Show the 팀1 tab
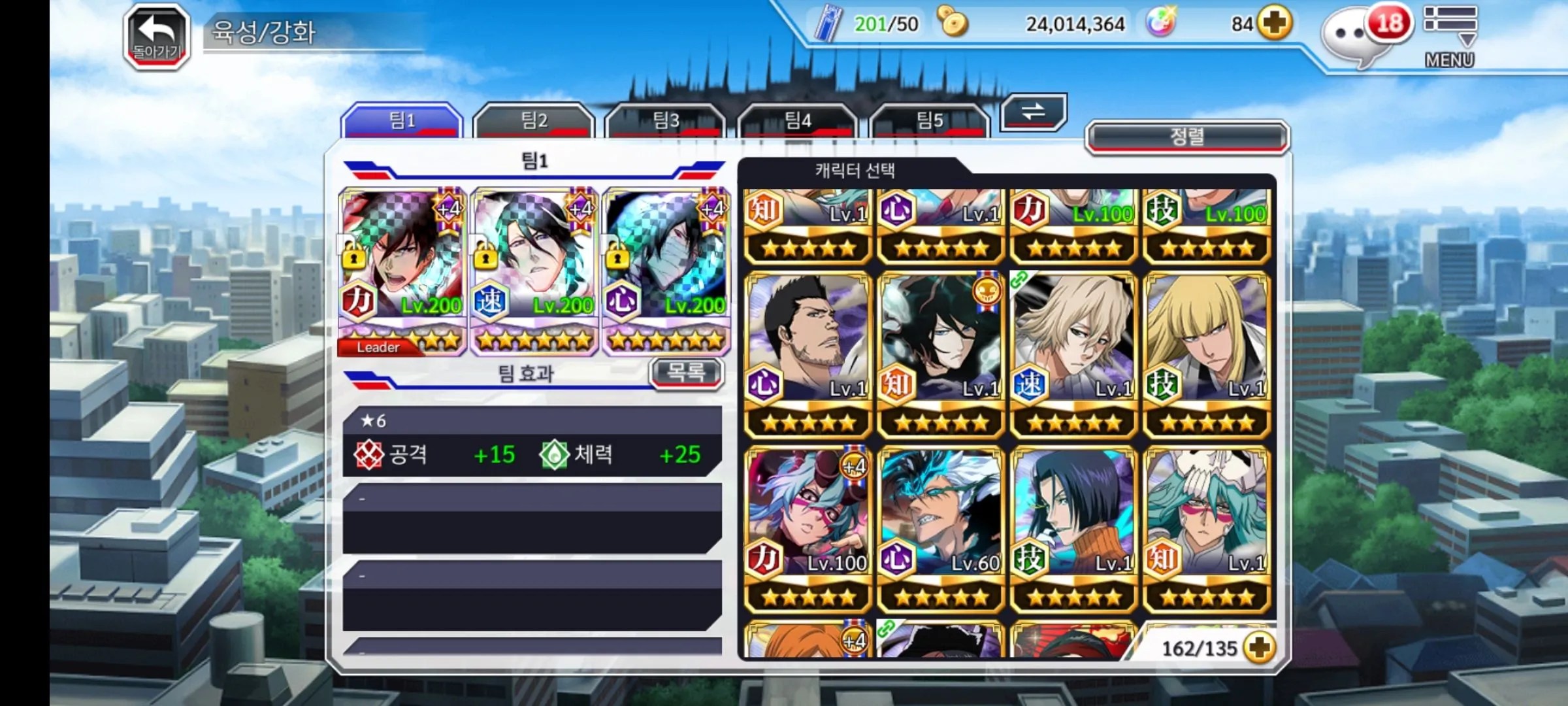This screenshot has width=1568, height=706. pyautogui.click(x=402, y=120)
